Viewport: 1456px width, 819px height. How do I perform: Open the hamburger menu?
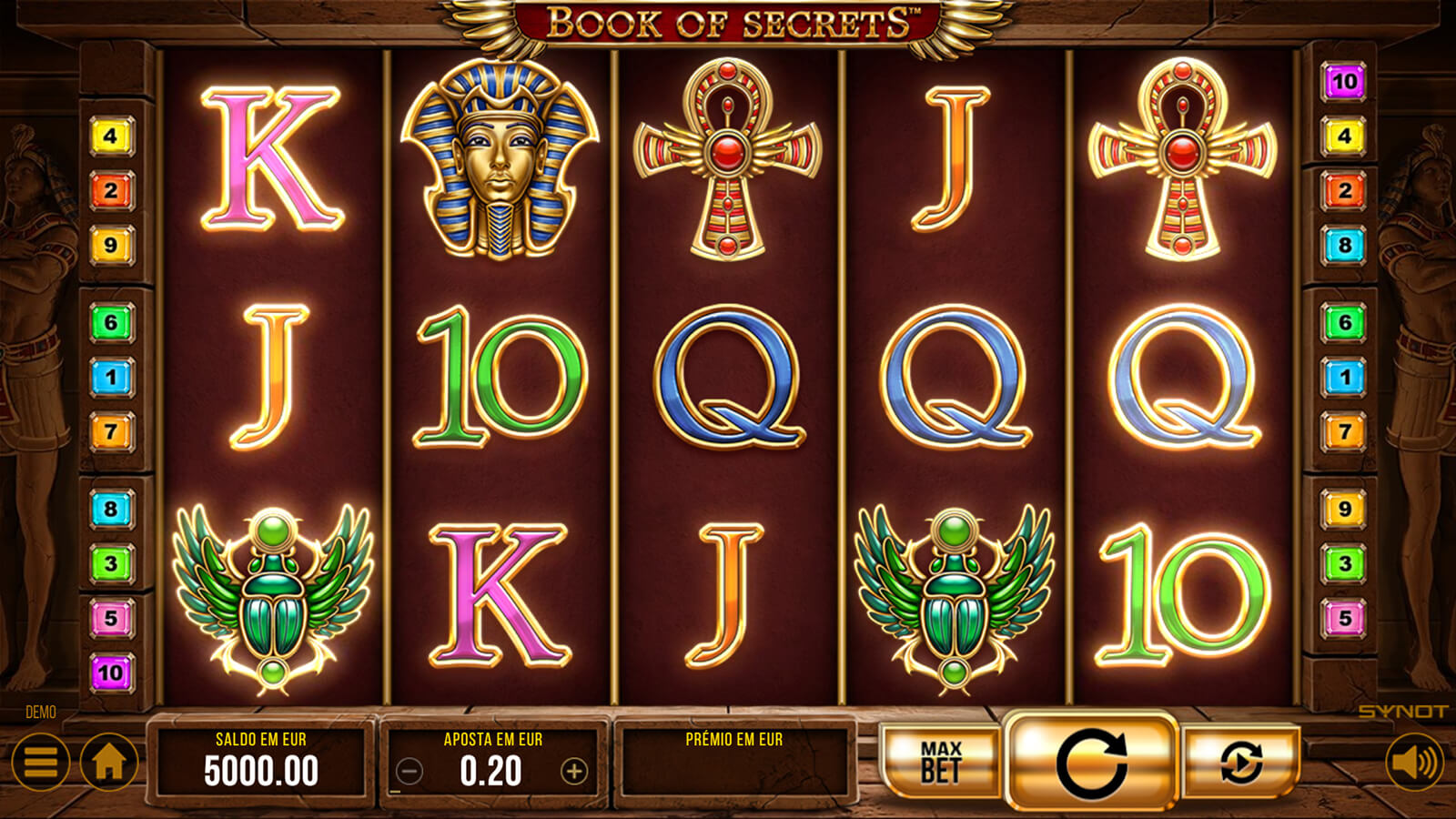[40, 763]
